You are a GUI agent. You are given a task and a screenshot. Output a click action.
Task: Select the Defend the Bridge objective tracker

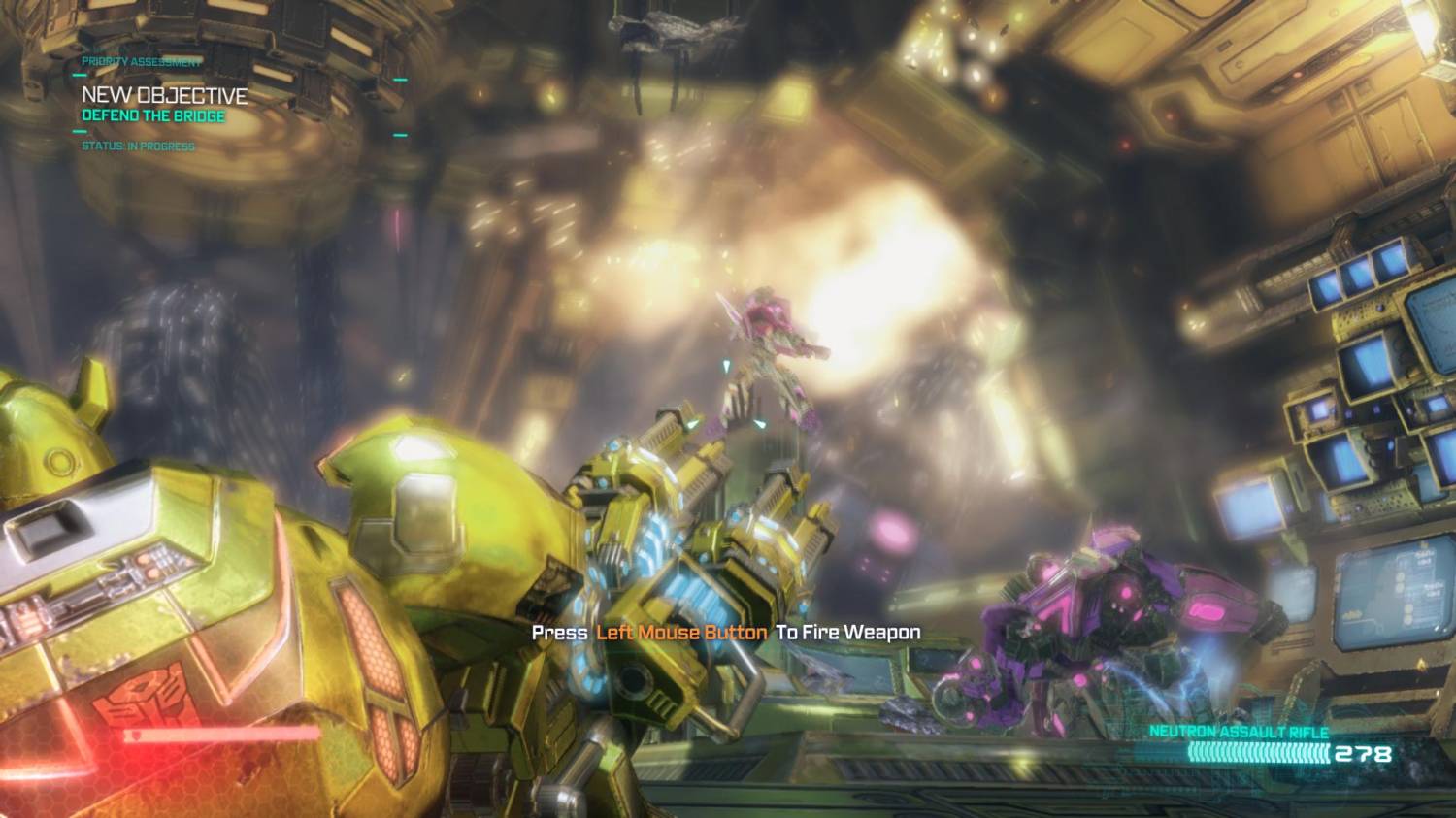click(x=153, y=115)
